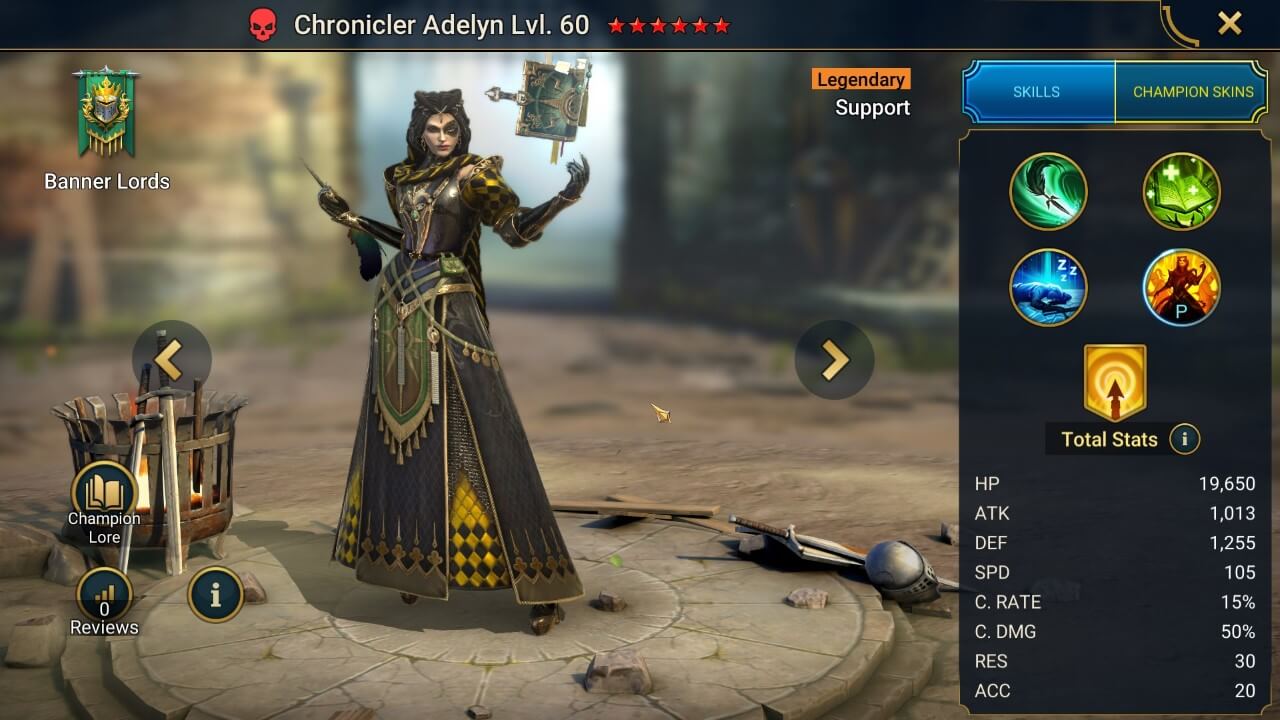The height and width of the screenshot is (720, 1280).
Task: Open the passive skill marked with P
Action: click(1181, 288)
